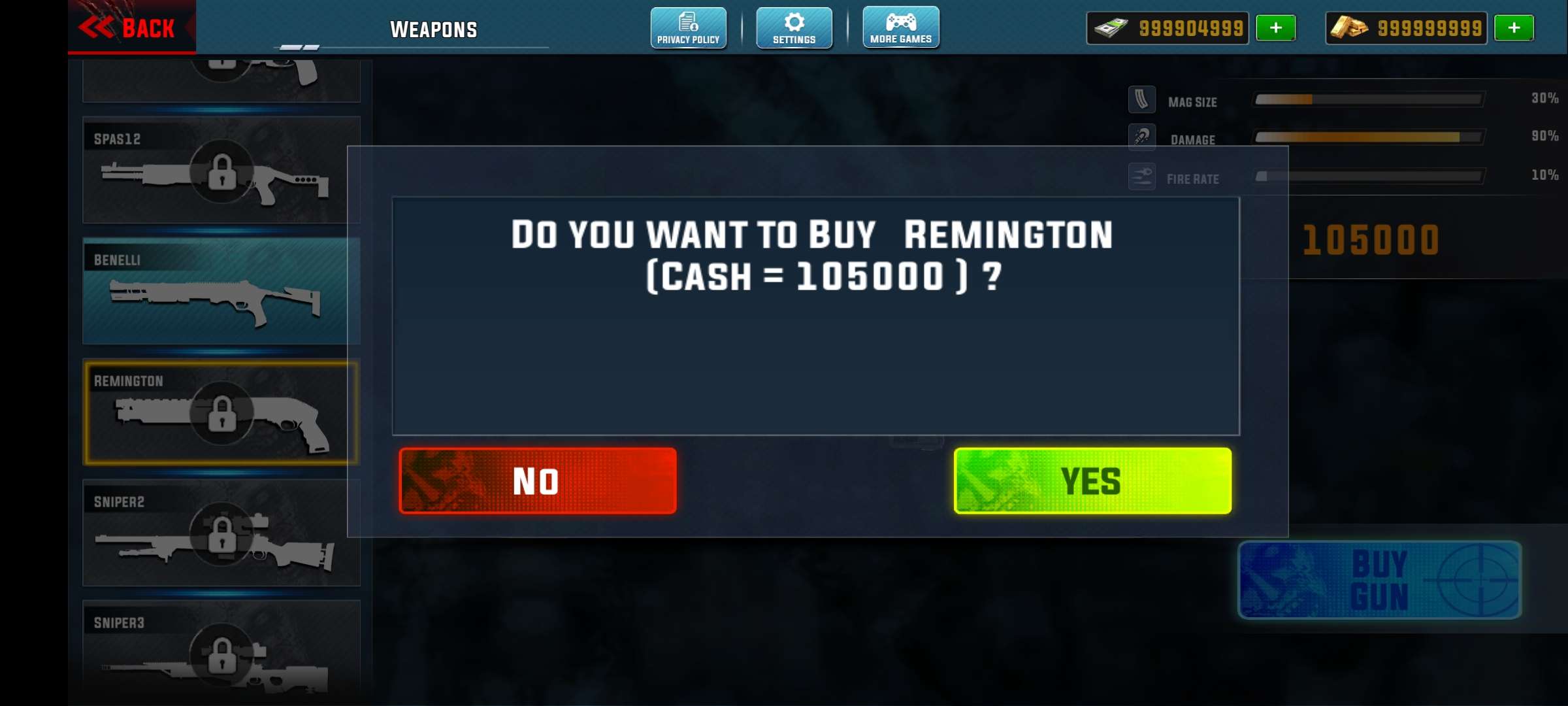This screenshot has width=1568, height=706.
Task: Add more gold with the plus button
Action: point(1514,28)
